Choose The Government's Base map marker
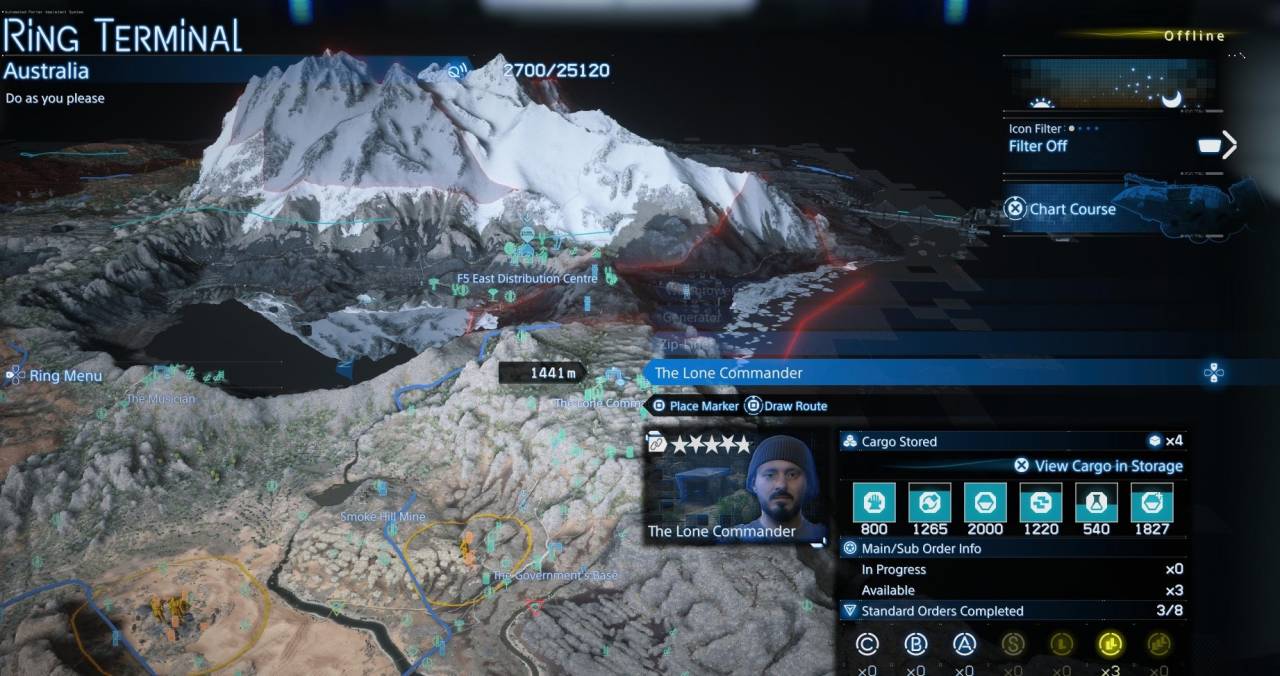 pyautogui.click(x=555, y=576)
